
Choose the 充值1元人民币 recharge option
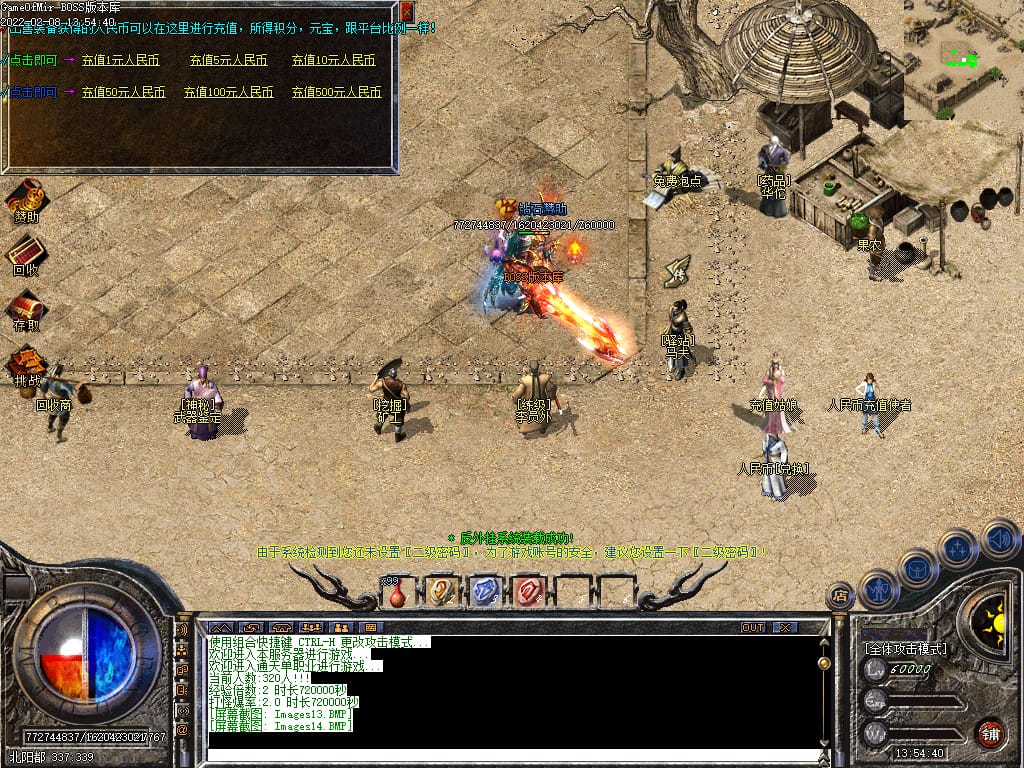[x=120, y=60]
